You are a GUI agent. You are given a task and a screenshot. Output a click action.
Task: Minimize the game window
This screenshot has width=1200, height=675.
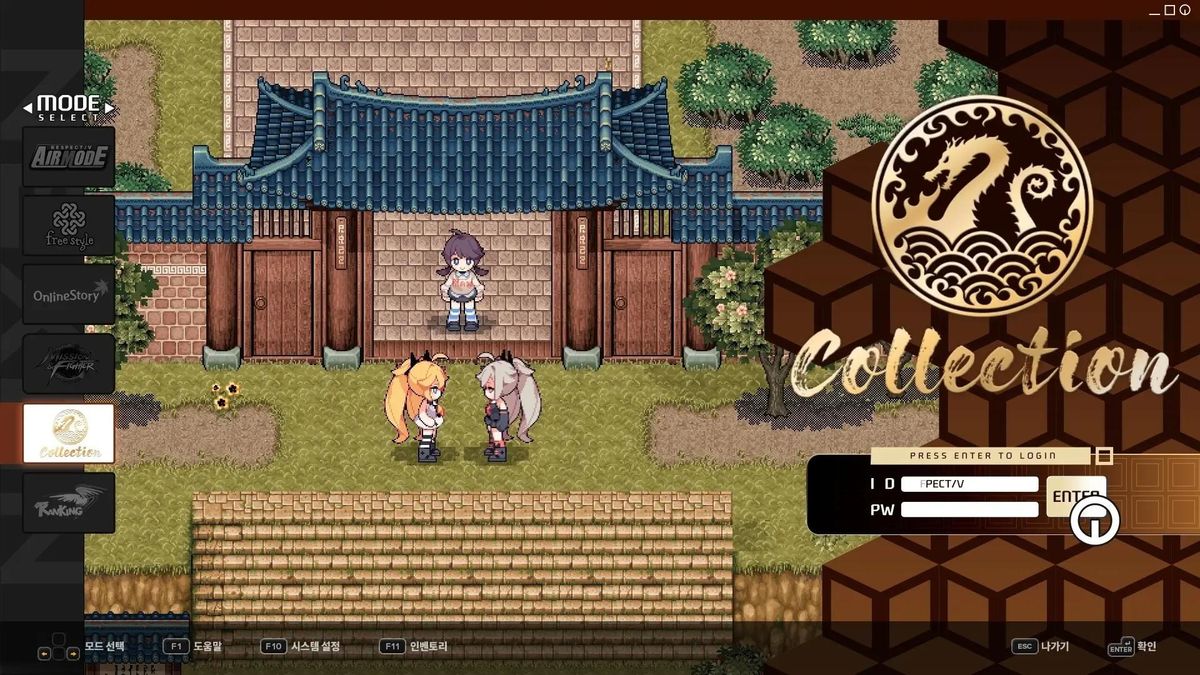pyautogui.click(x=1156, y=10)
